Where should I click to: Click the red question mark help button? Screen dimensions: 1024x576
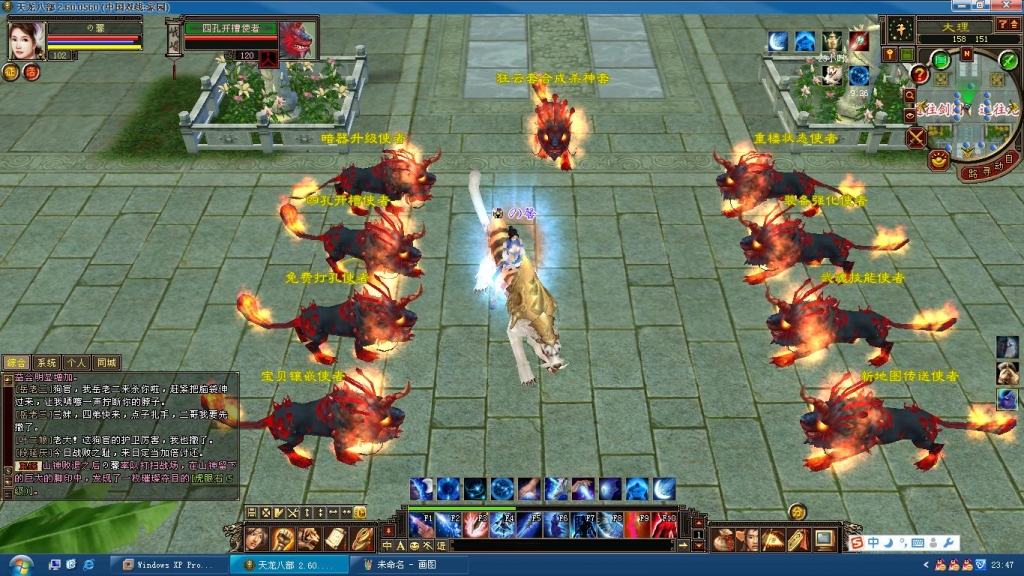pyautogui.click(x=919, y=73)
